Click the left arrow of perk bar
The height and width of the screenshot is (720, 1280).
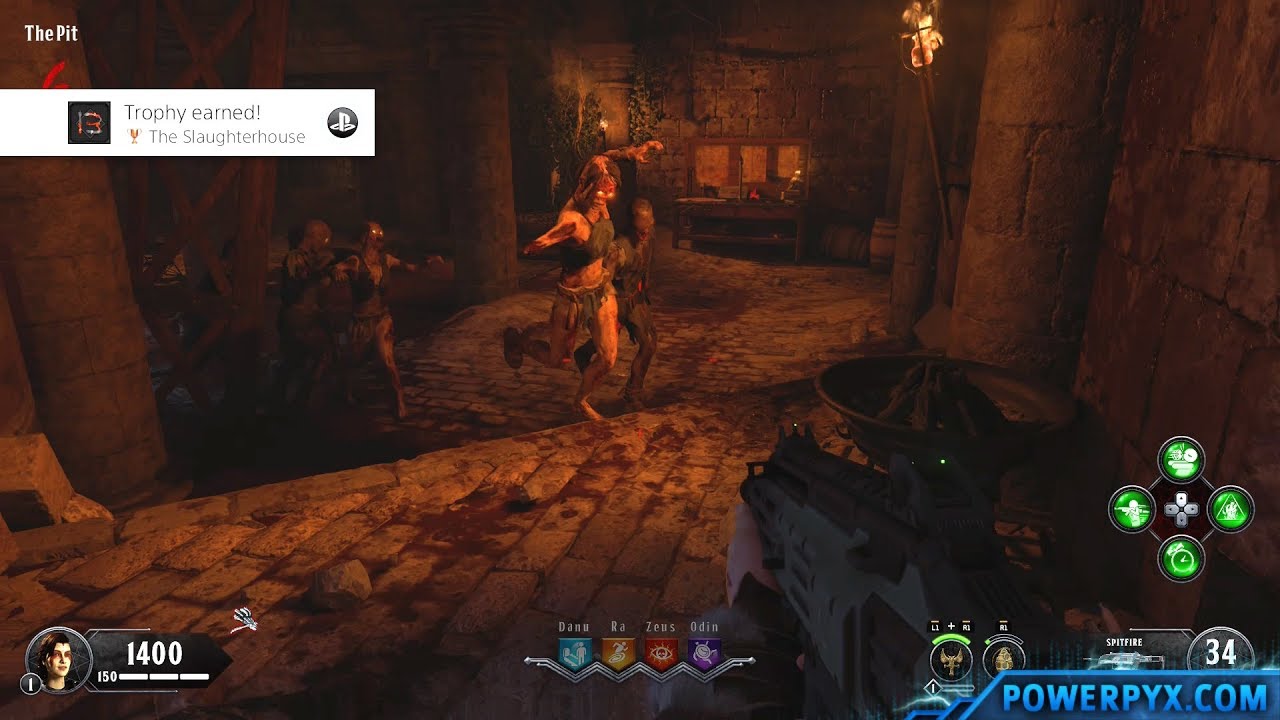529,660
